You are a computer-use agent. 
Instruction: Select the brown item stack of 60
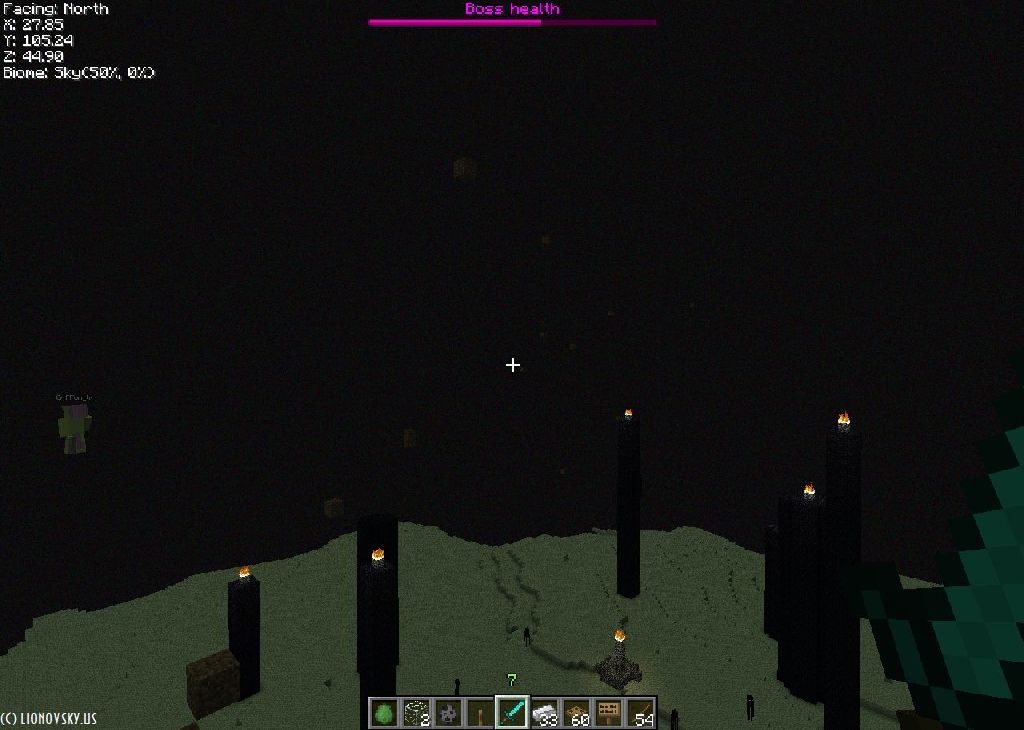pyautogui.click(x=576, y=712)
